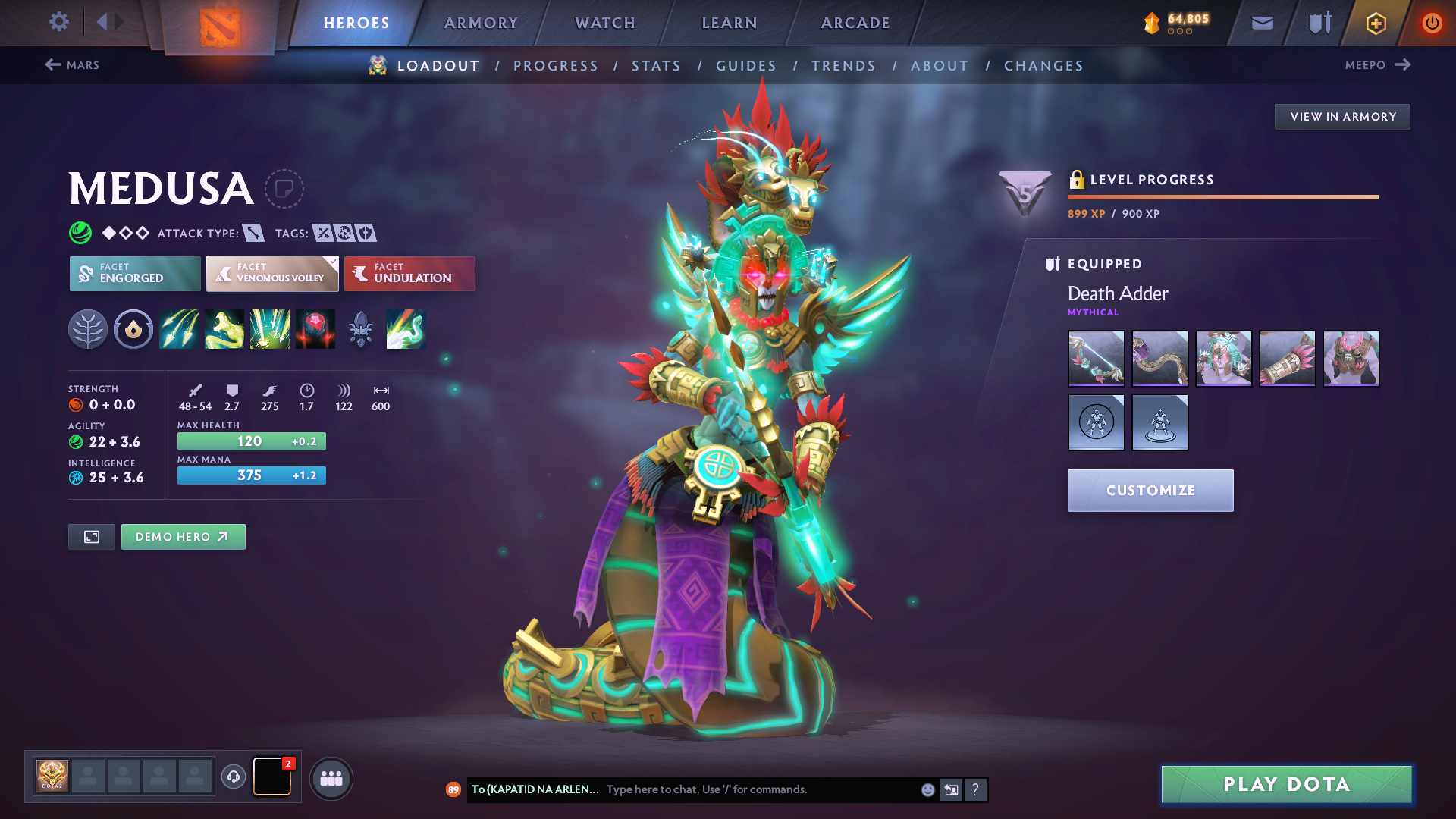
Task: Click the PLAY DOTA button
Action: pos(1286,784)
